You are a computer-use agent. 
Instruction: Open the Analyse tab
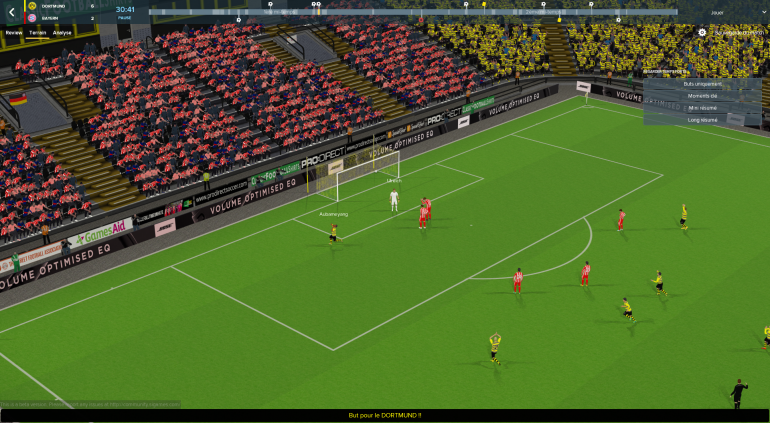[x=62, y=33]
